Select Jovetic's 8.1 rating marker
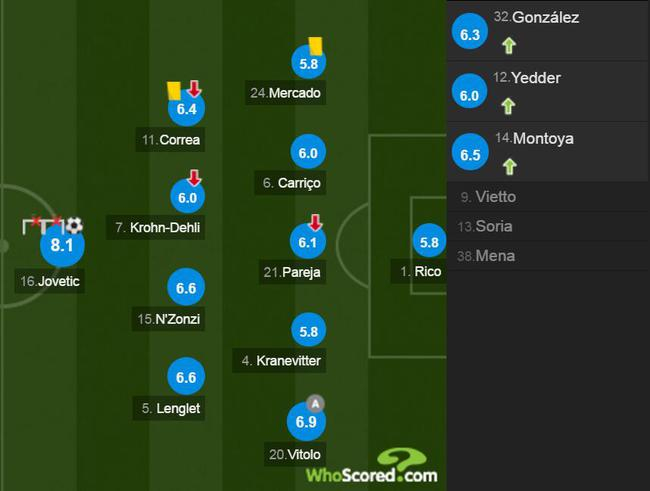The image size is (650, 491). coord(62,245)
